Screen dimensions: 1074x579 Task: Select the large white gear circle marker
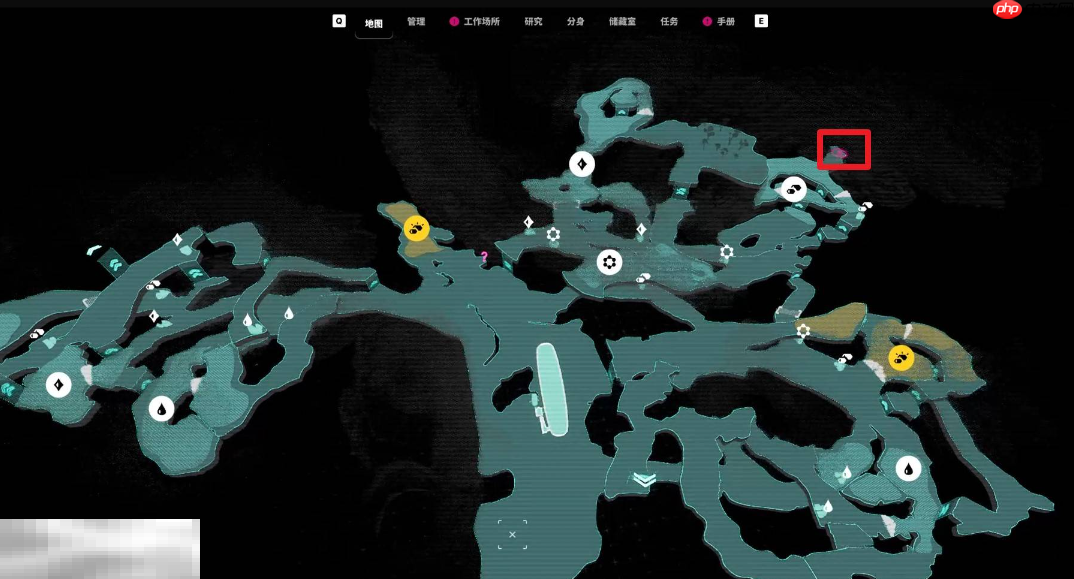point(609,262)
